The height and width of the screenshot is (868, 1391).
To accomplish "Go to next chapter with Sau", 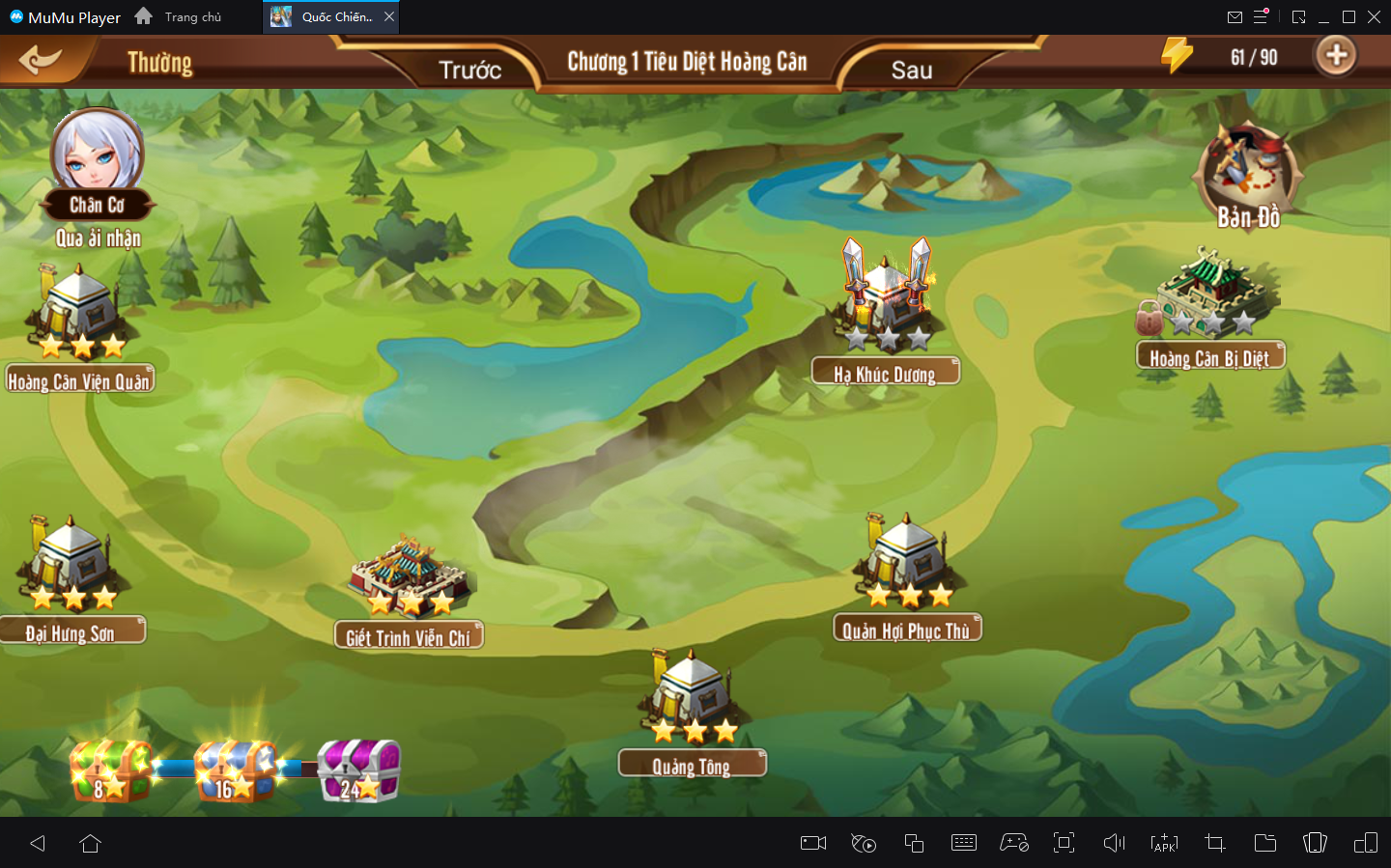I will coord(911,70).
